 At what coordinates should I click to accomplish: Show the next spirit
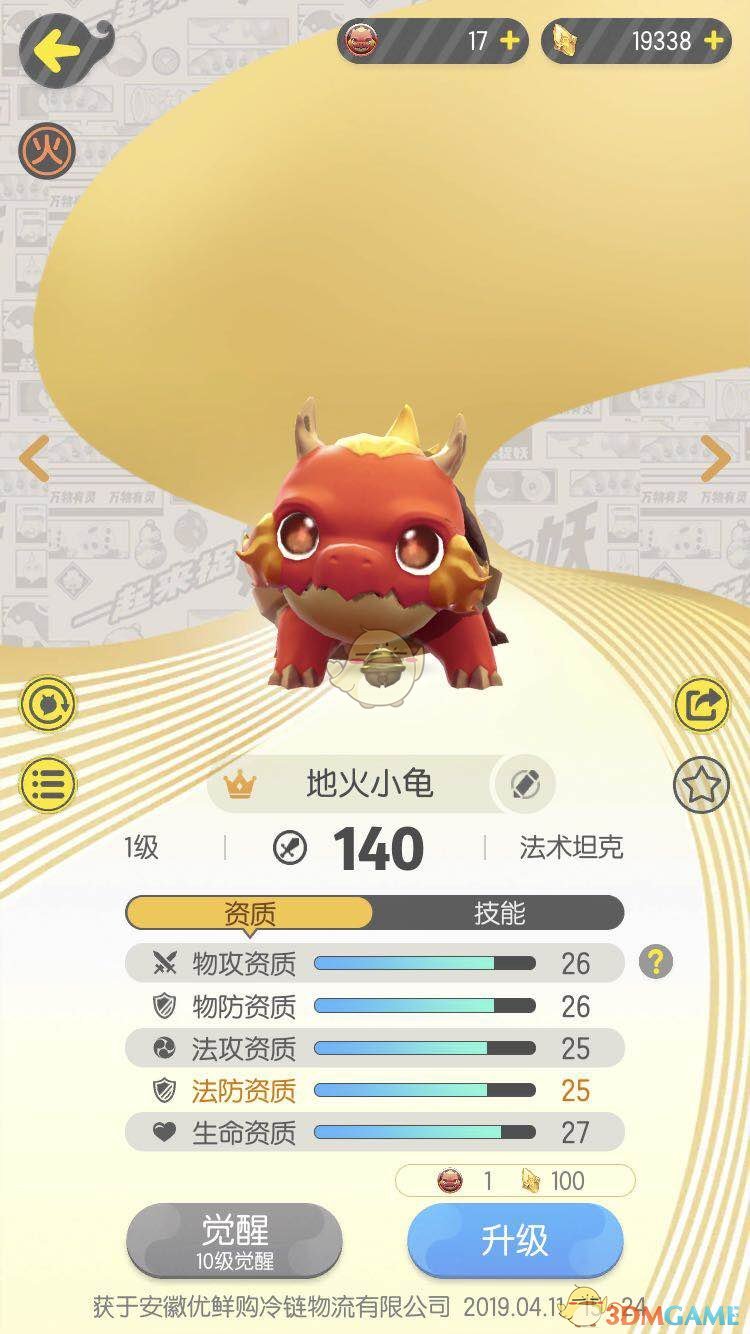[x=715, y=459]
